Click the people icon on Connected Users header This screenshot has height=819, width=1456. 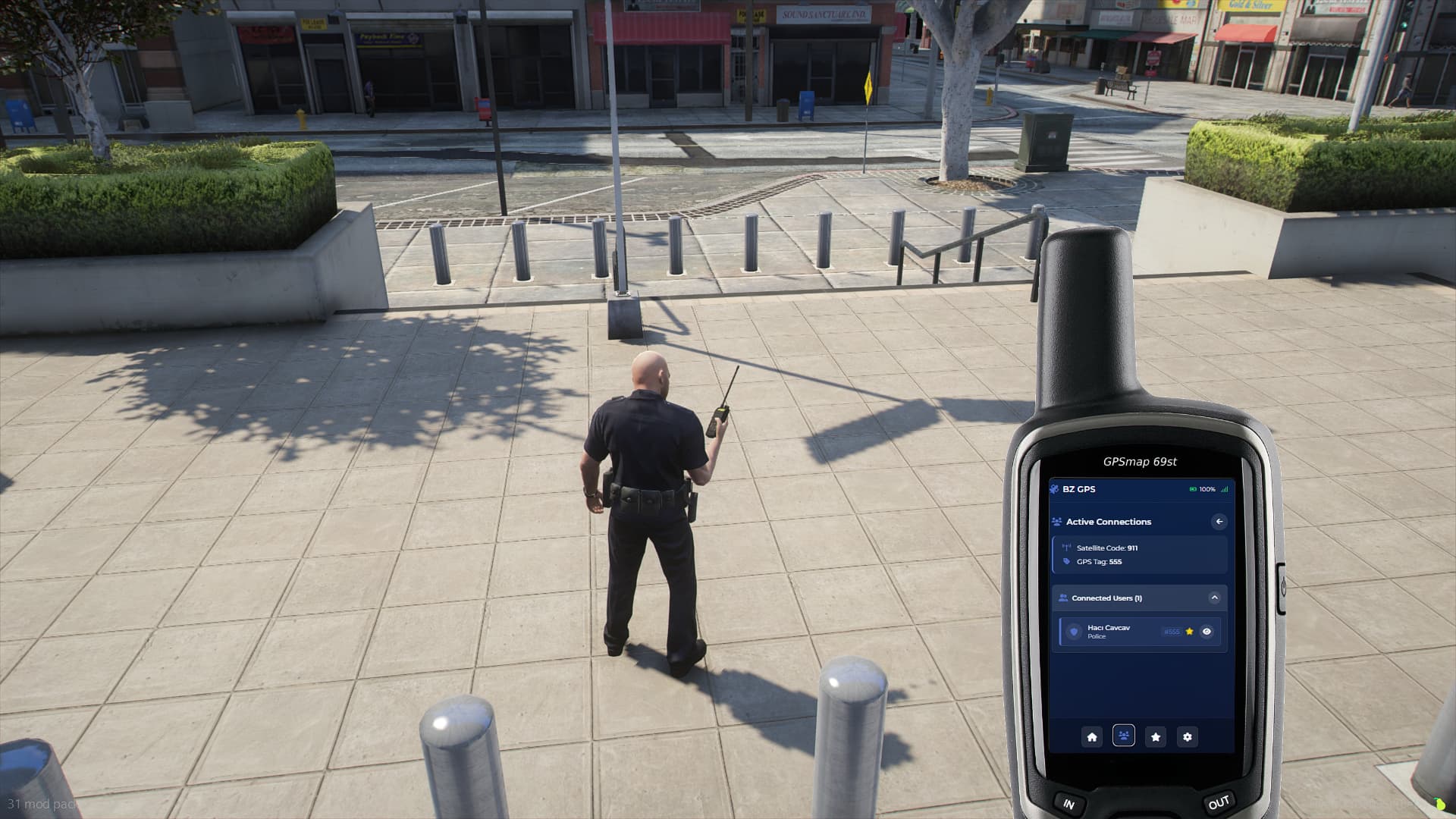pyautogui.click(x=1063, y=598)
